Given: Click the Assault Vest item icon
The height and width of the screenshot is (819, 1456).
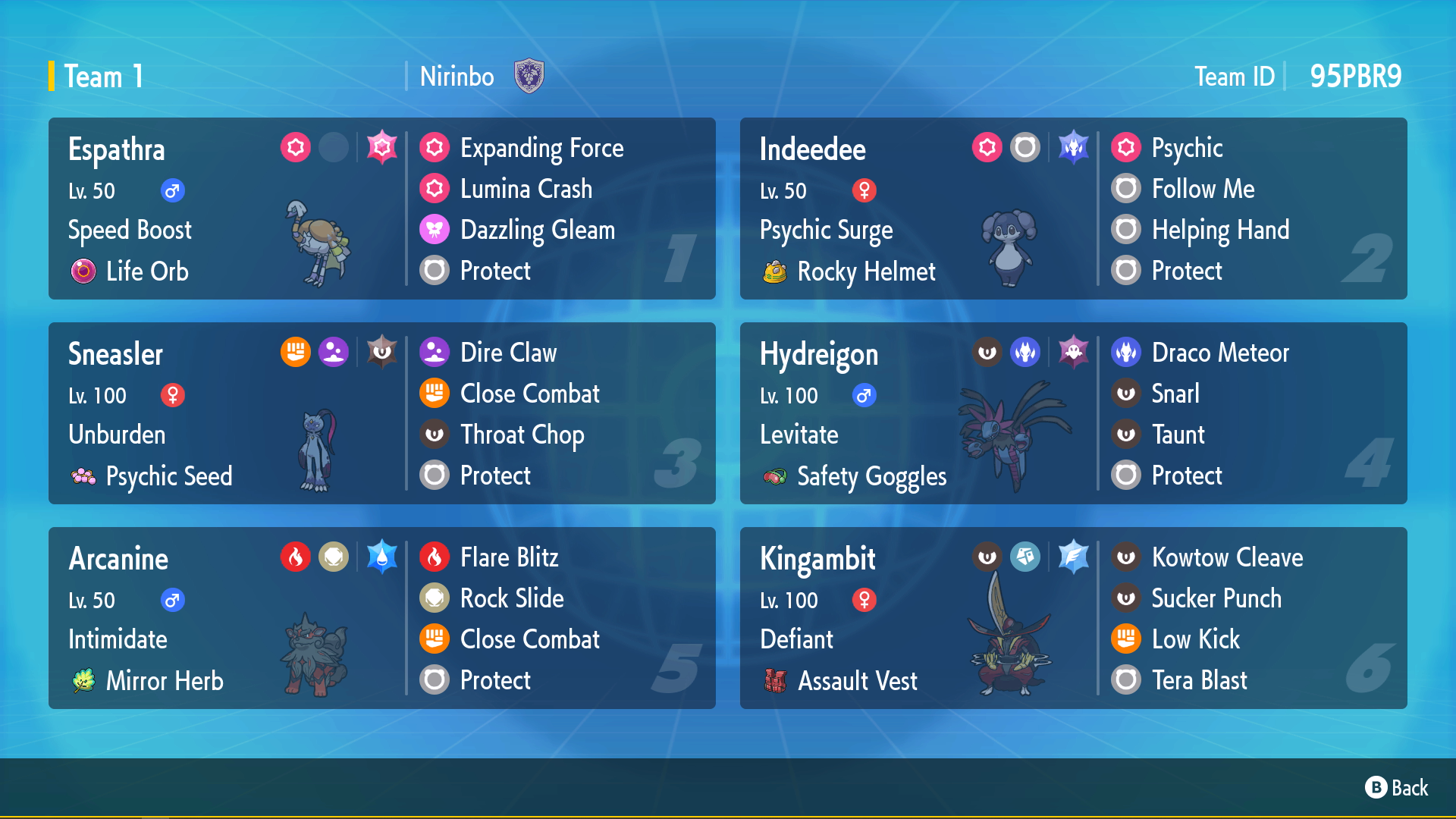Looking at the screenshot, I should tap(775, 680).
